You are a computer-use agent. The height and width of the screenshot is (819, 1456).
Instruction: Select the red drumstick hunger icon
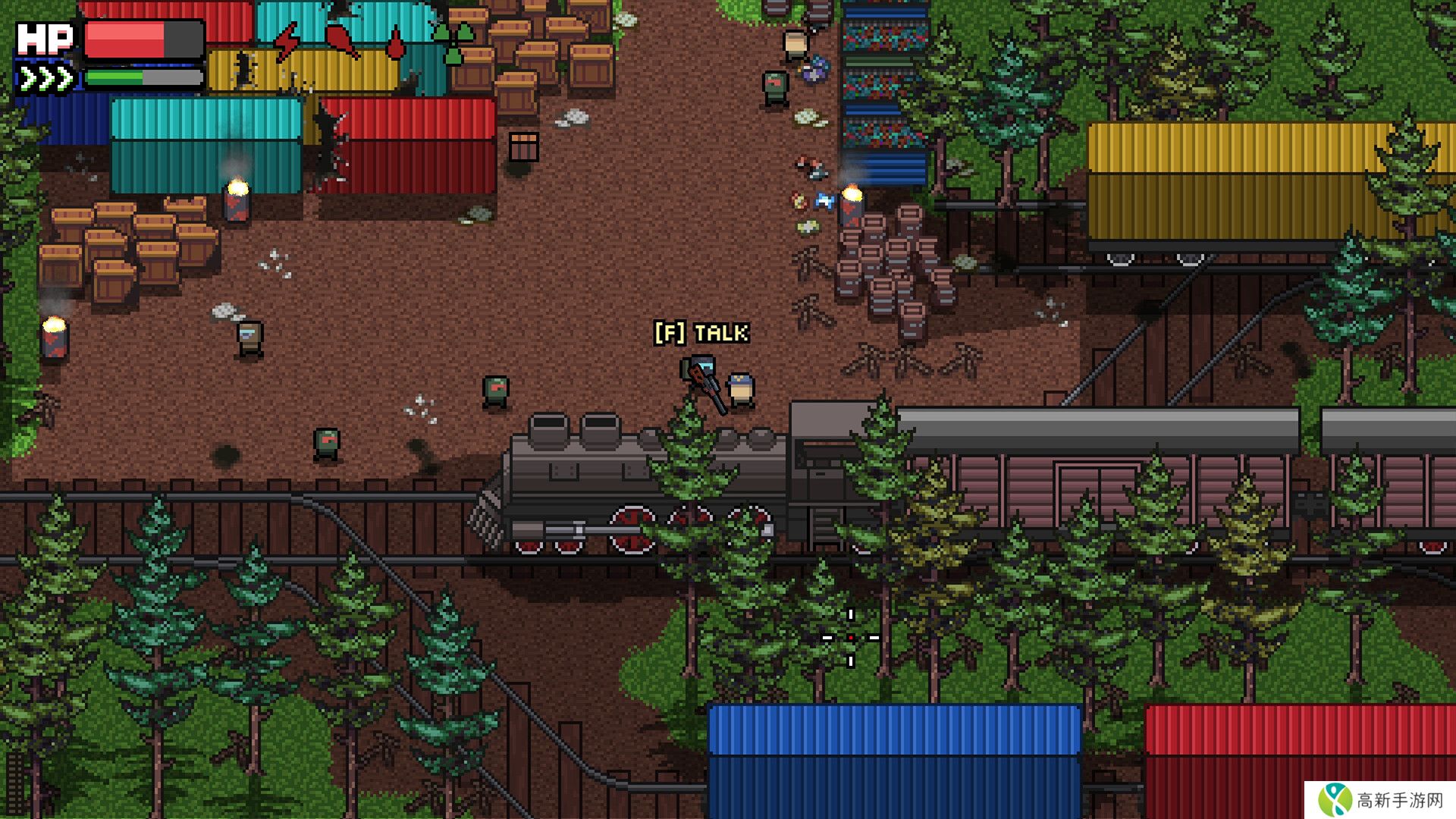click(342, 41)
